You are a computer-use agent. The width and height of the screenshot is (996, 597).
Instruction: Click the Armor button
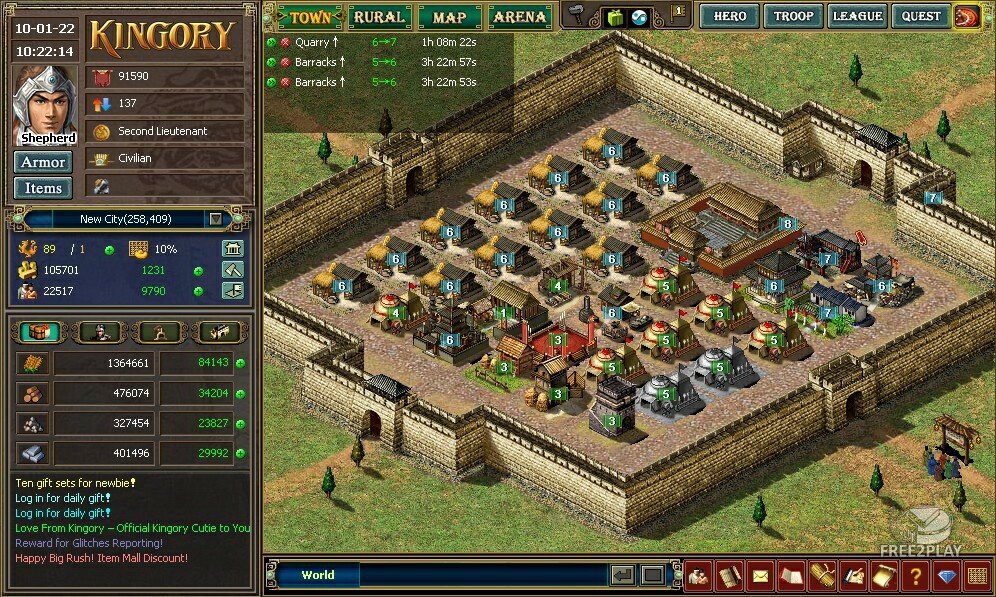(x=43, y=162)
